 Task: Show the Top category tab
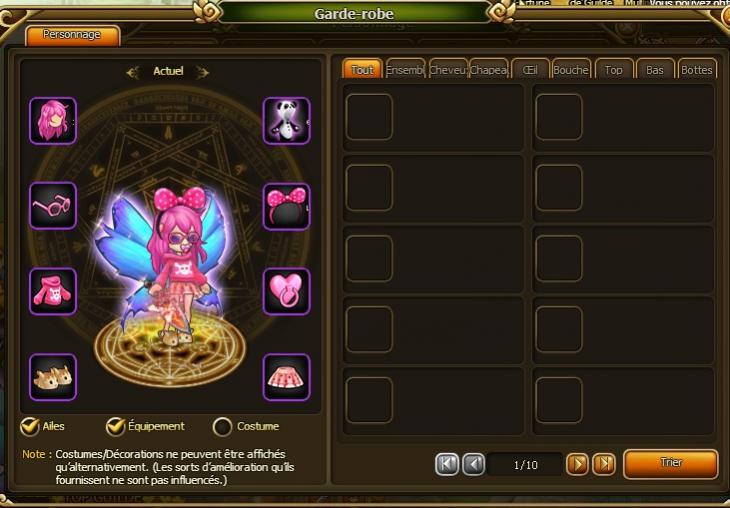613,70
